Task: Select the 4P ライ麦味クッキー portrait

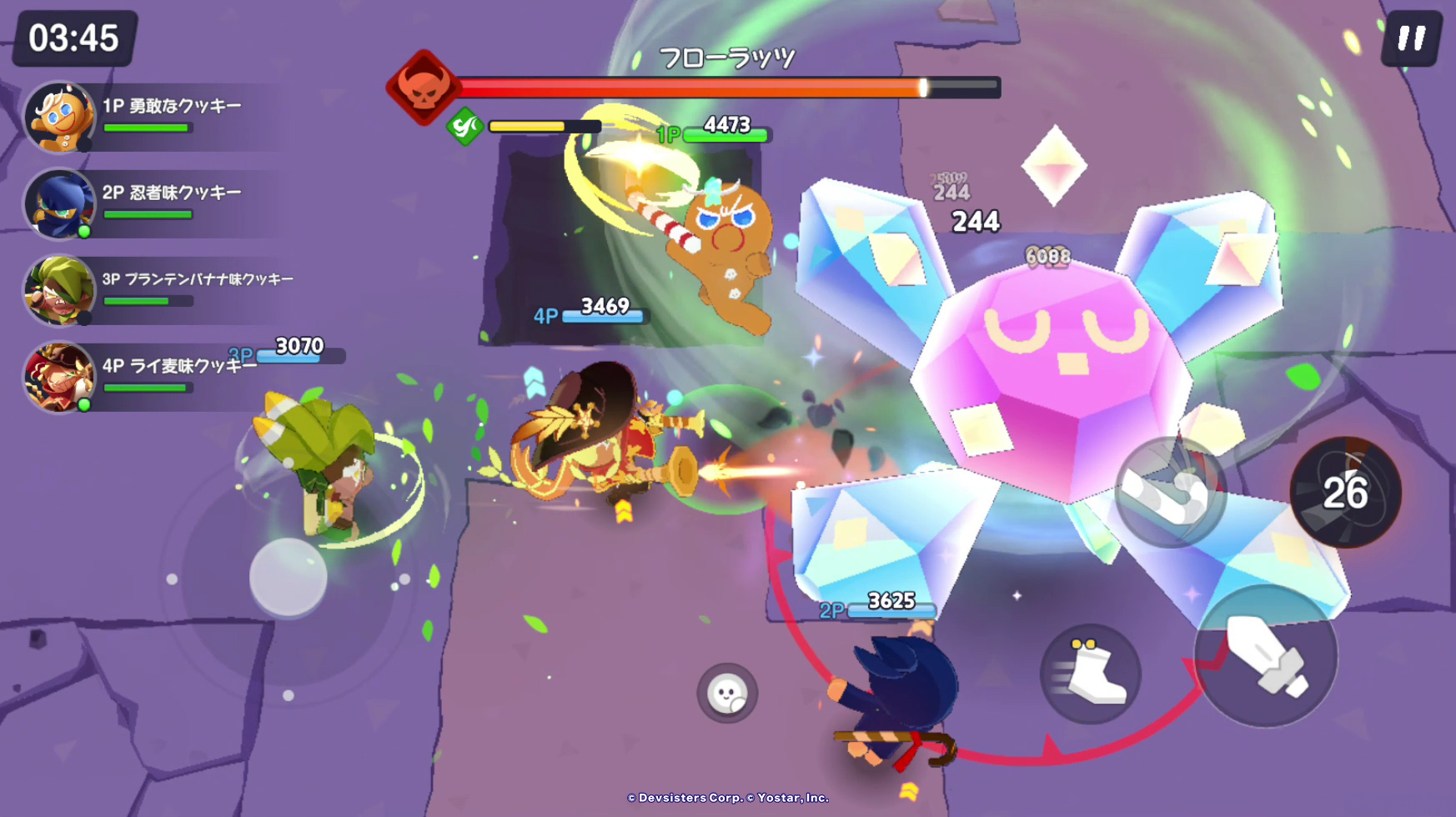Action: click(x=59, y=378)
